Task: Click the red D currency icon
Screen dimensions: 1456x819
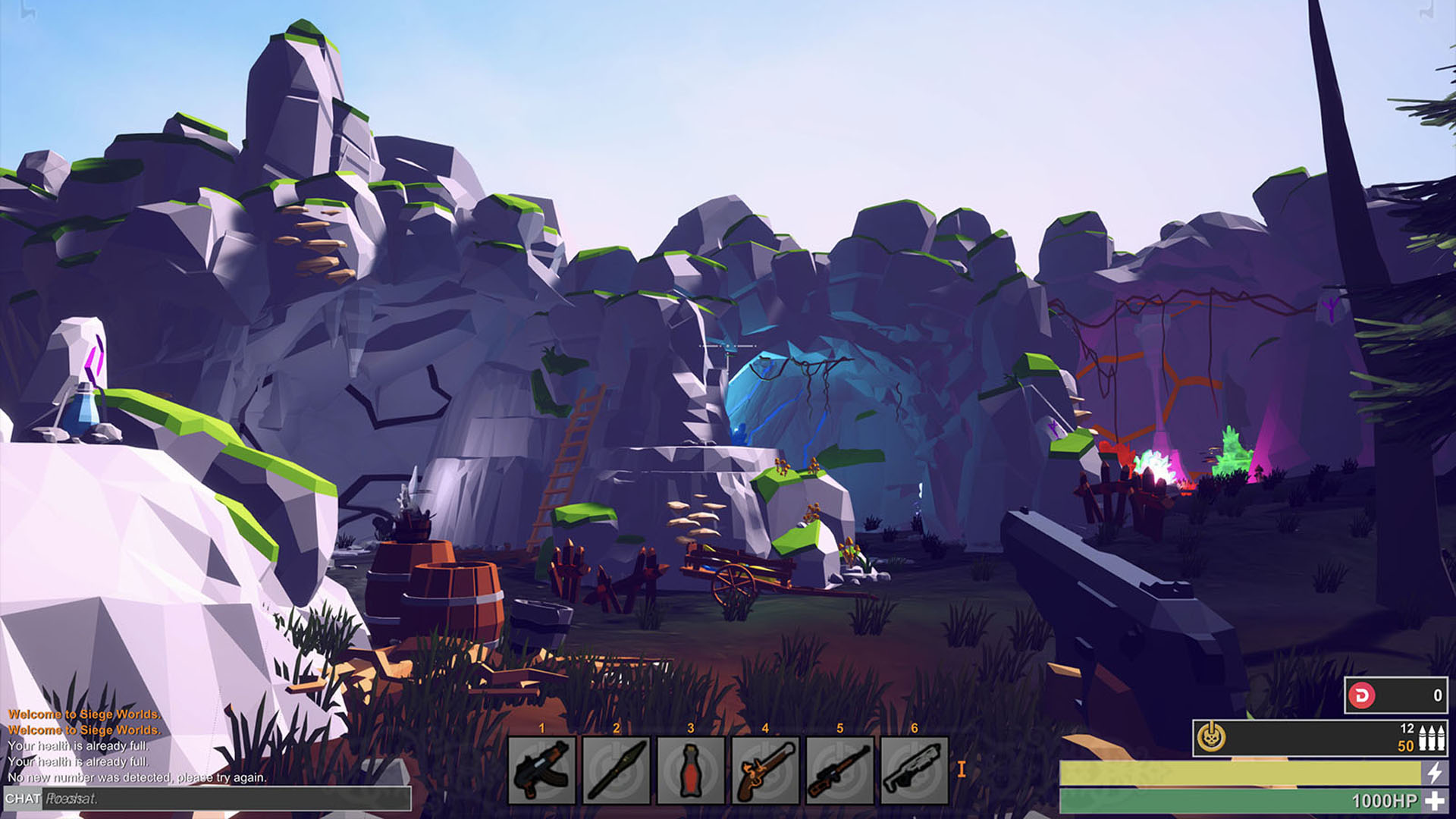Action: [1362, 695]
